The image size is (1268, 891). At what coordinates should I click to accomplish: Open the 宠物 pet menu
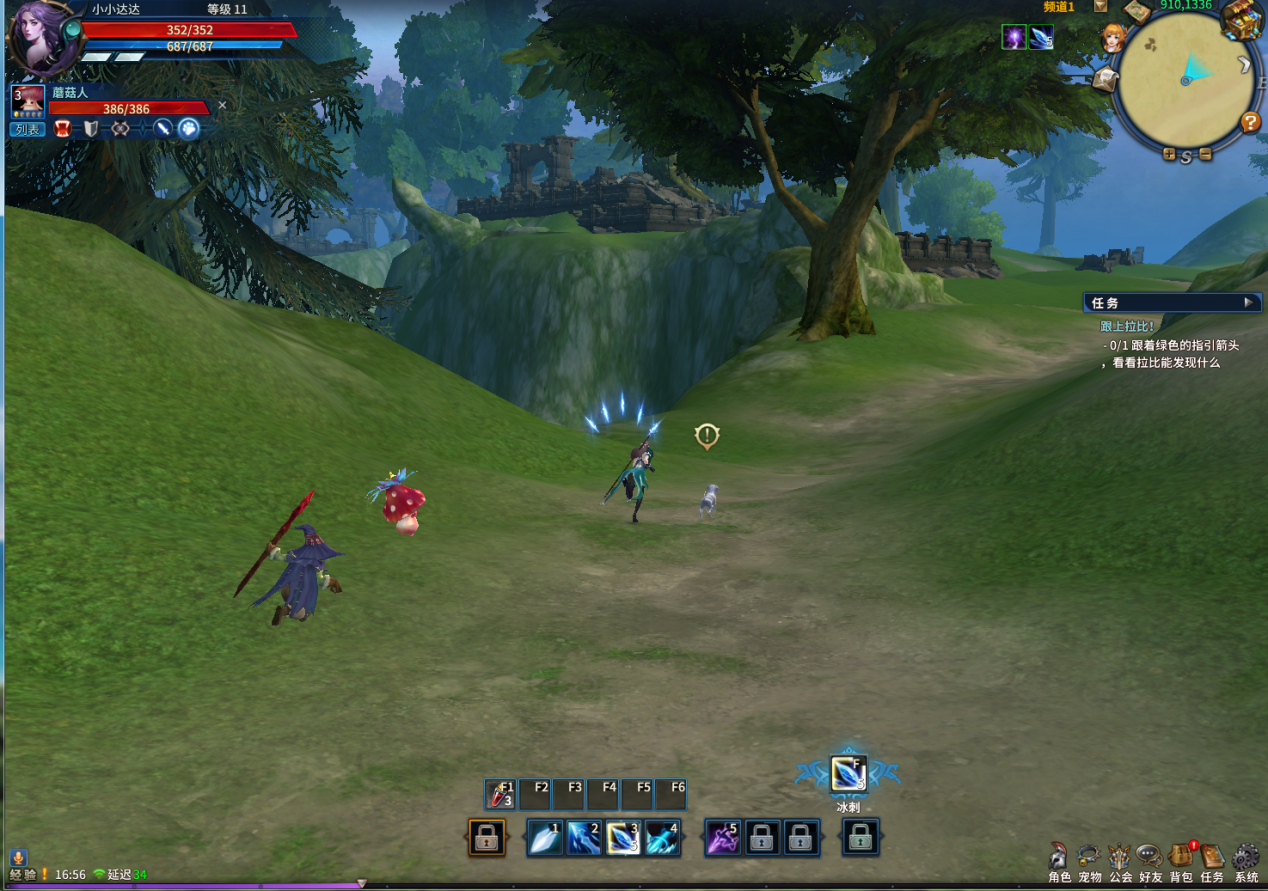(1089, 858)
